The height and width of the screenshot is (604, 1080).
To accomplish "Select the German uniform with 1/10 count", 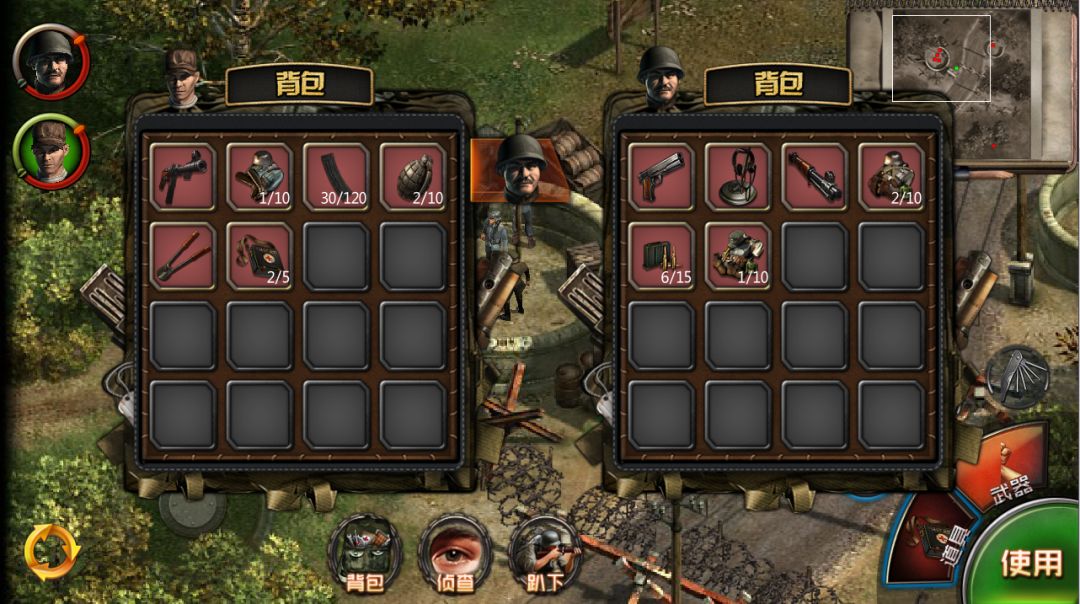I will (x=260, y=176).
